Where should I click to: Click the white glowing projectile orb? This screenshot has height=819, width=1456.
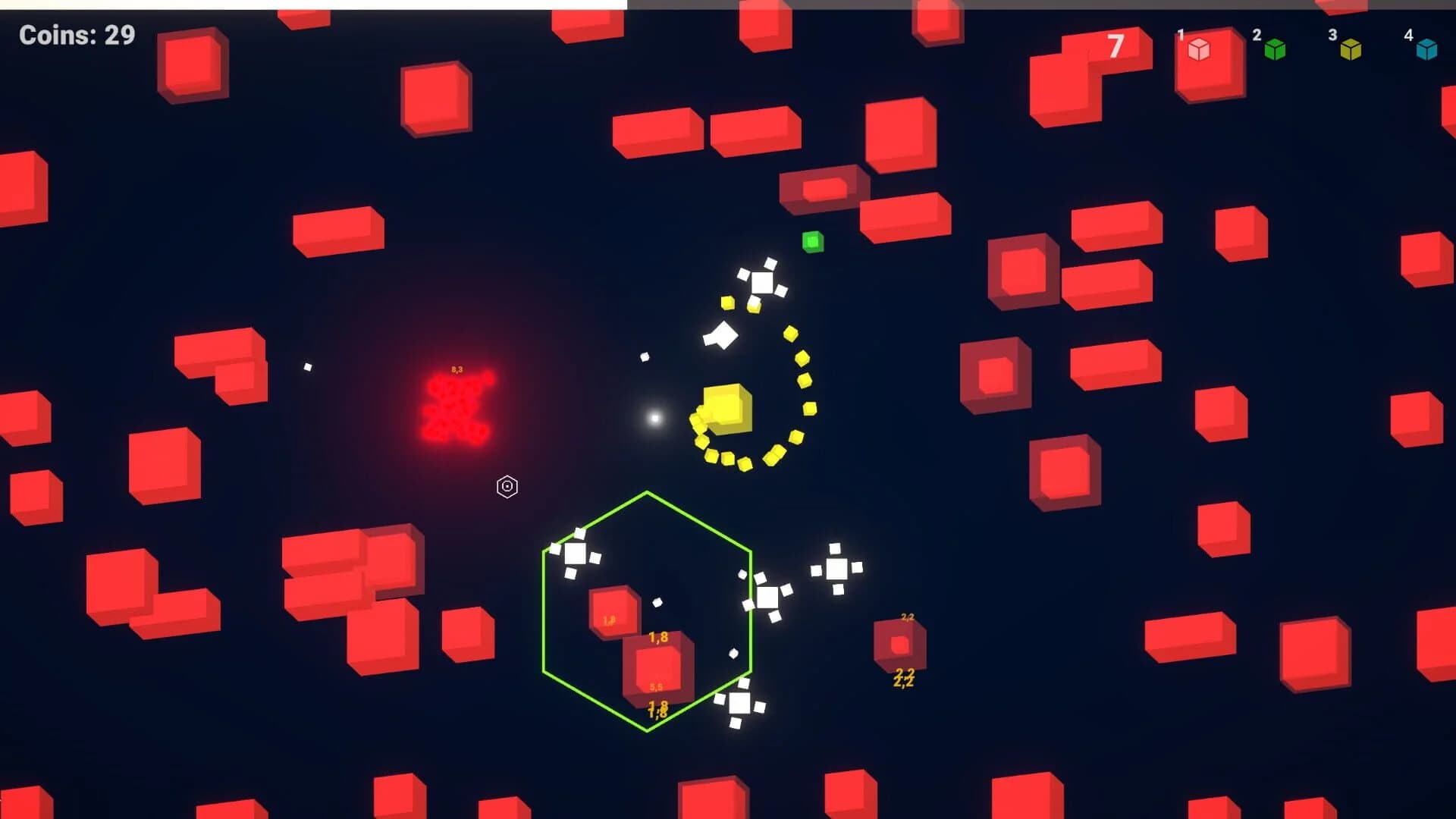point(654,416)
